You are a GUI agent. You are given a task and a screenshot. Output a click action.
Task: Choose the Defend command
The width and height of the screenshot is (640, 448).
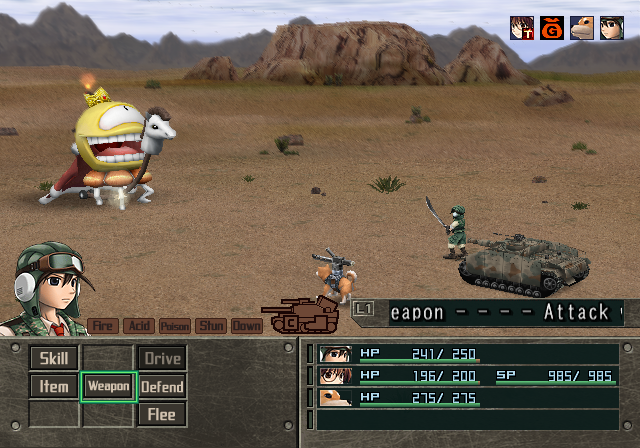[x=161, y=386]
